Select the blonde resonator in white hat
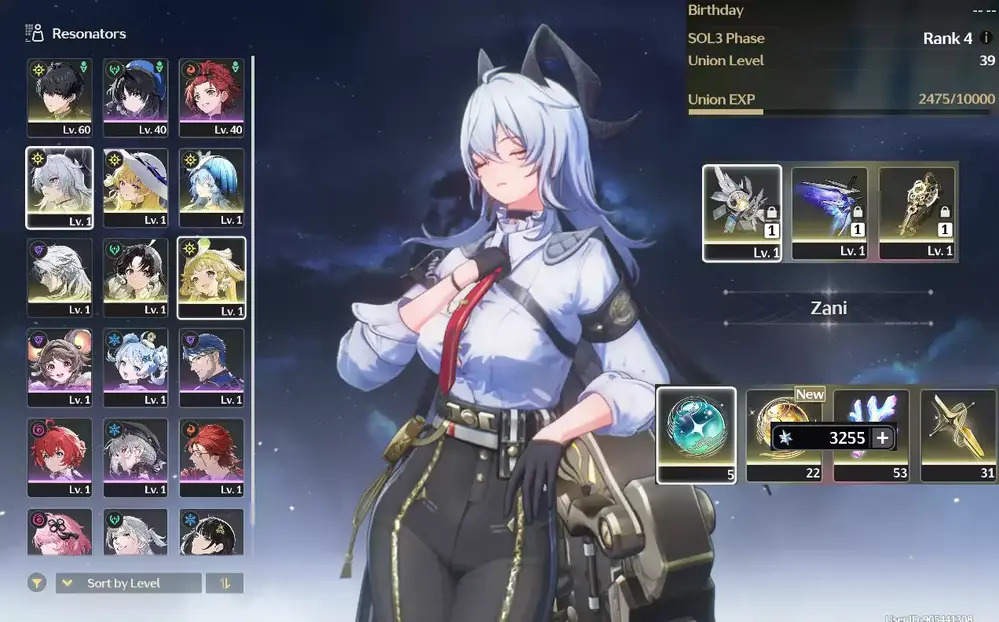This screenshot has width=999, height=622. point(135,186)
